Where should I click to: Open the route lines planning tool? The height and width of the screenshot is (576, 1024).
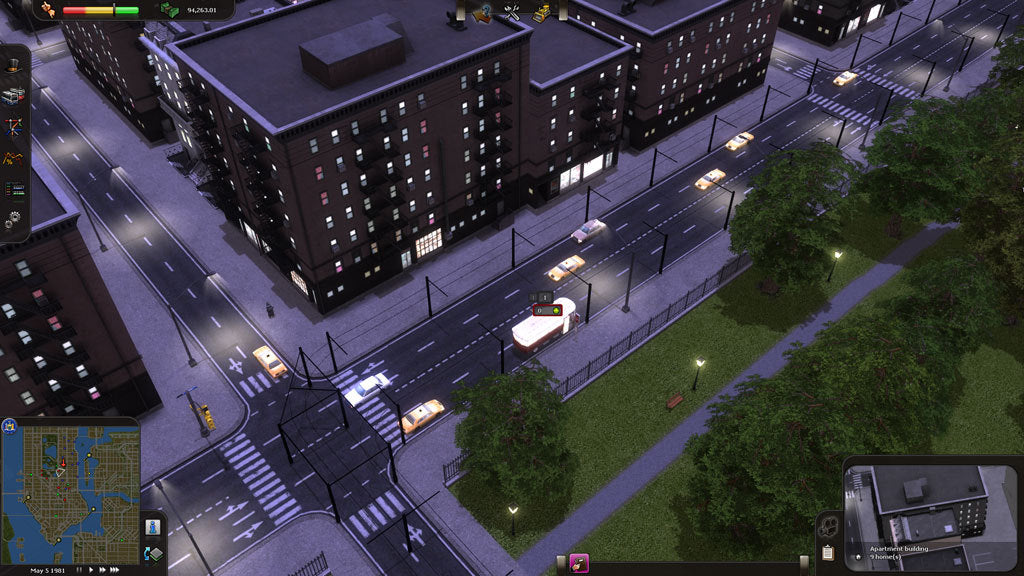click(13, 127)
